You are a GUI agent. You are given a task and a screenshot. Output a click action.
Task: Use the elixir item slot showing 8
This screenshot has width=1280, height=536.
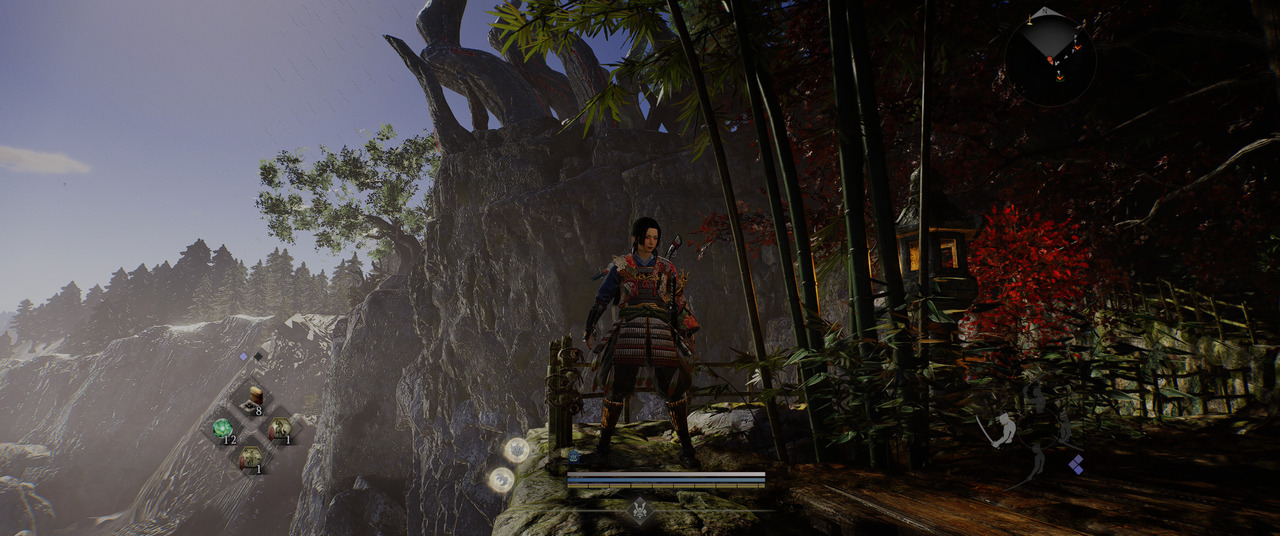point(254,398)
